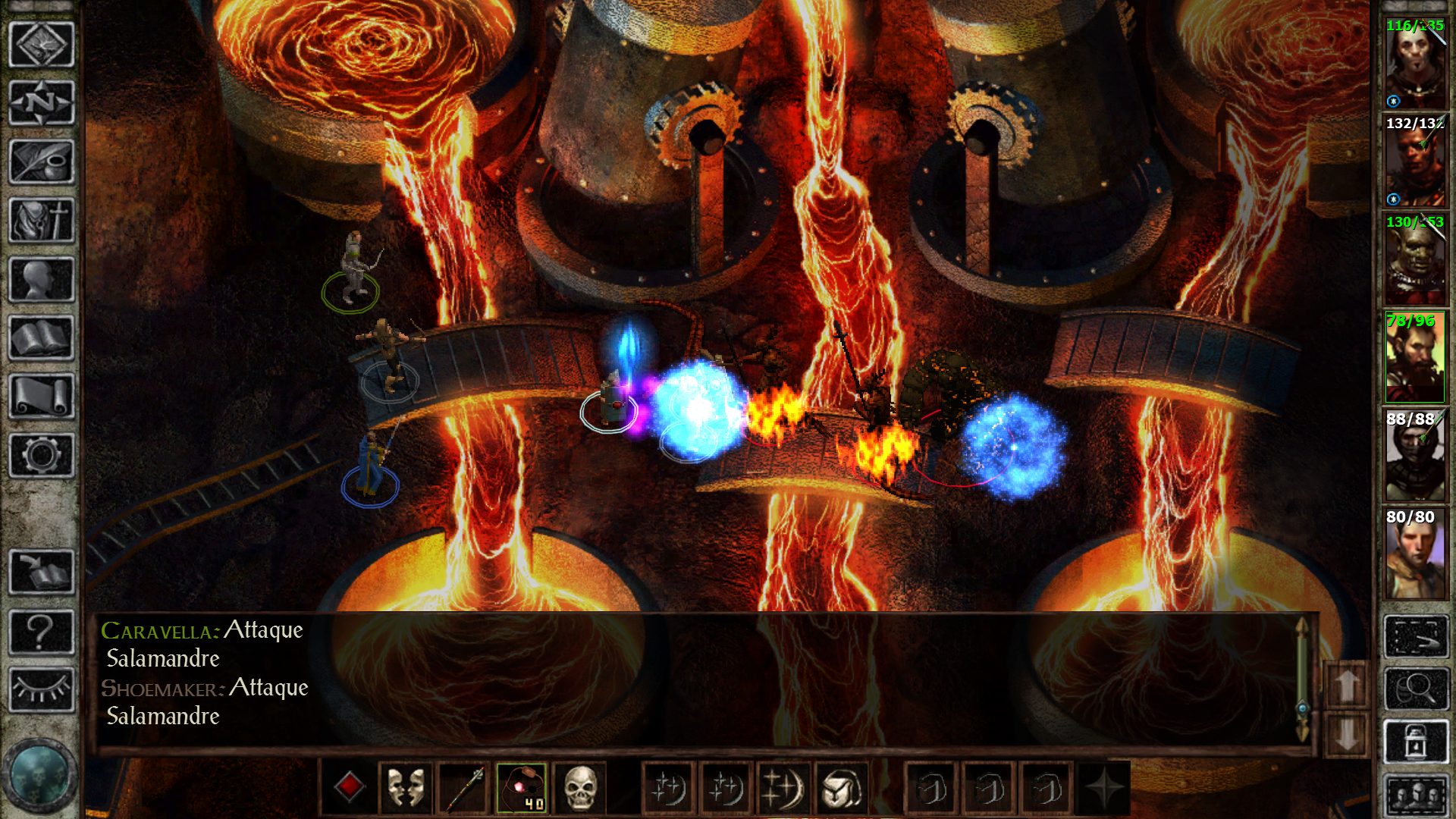Open the area map with the compass button

41,102
